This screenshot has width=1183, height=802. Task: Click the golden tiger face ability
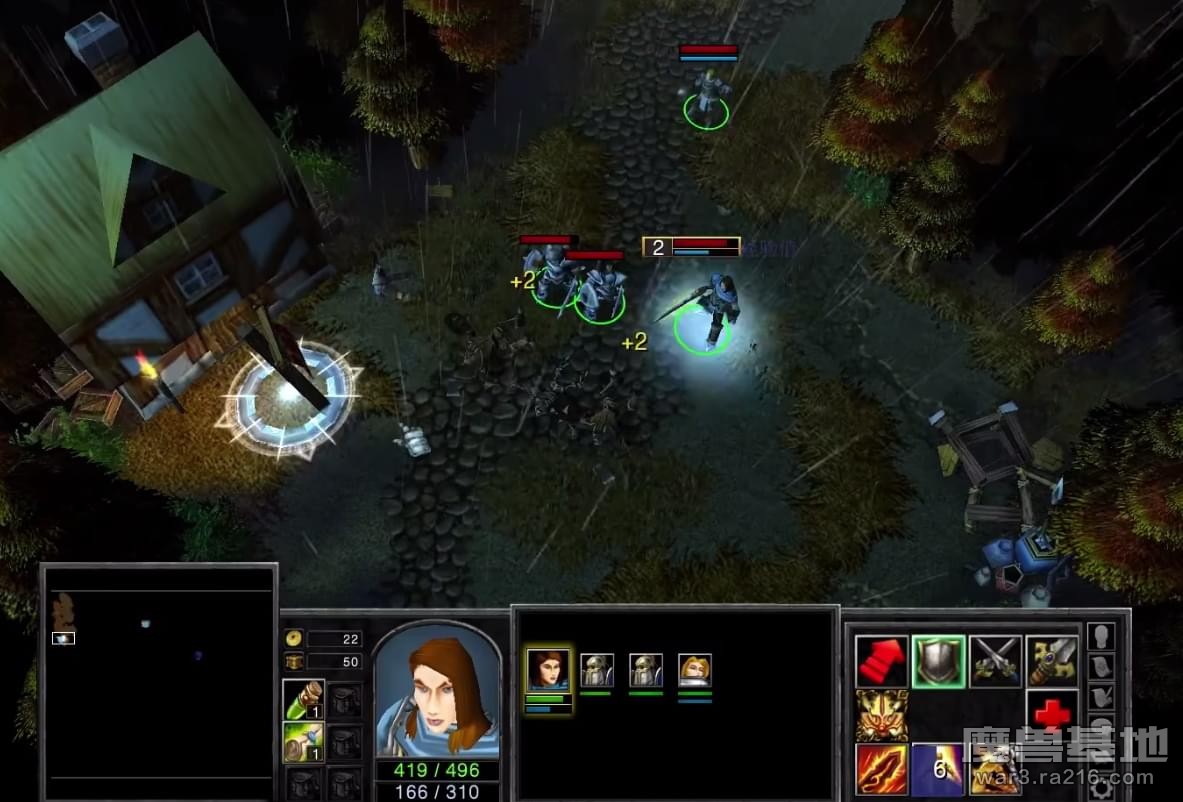click(x=882, y=715)
